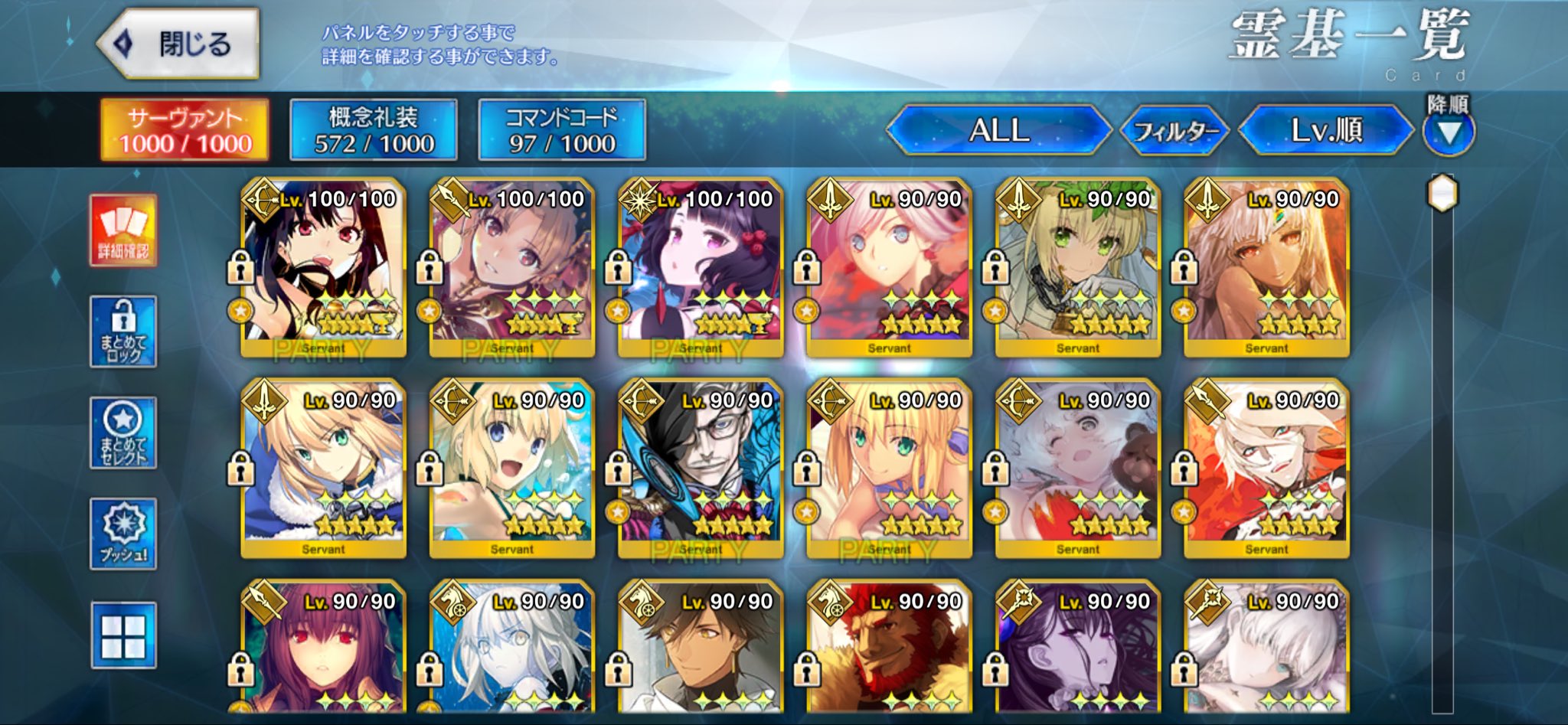Viewport: 1568px width, 725px height.
Task: Click the 詳細確認 card details icon
Action: [123, 230]
